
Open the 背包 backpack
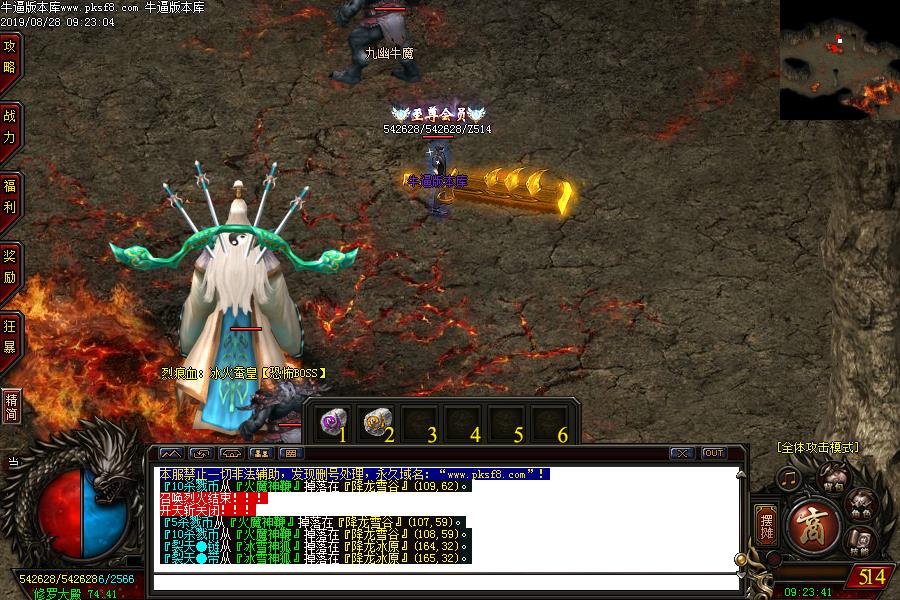point(833,477)
